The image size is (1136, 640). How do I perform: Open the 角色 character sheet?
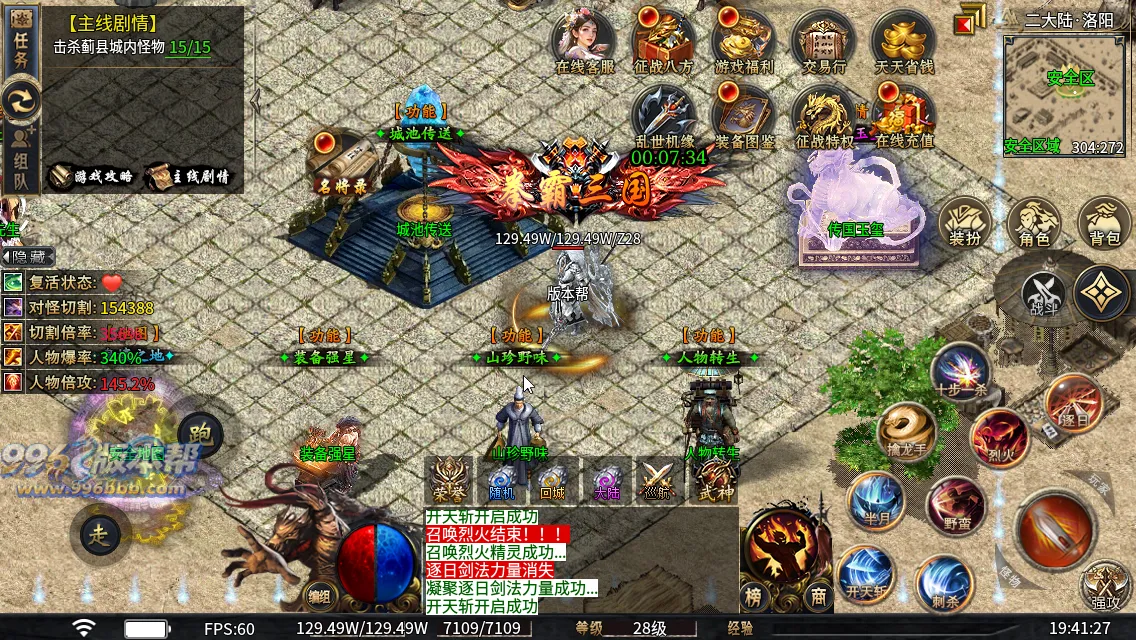pos(1034,222)
